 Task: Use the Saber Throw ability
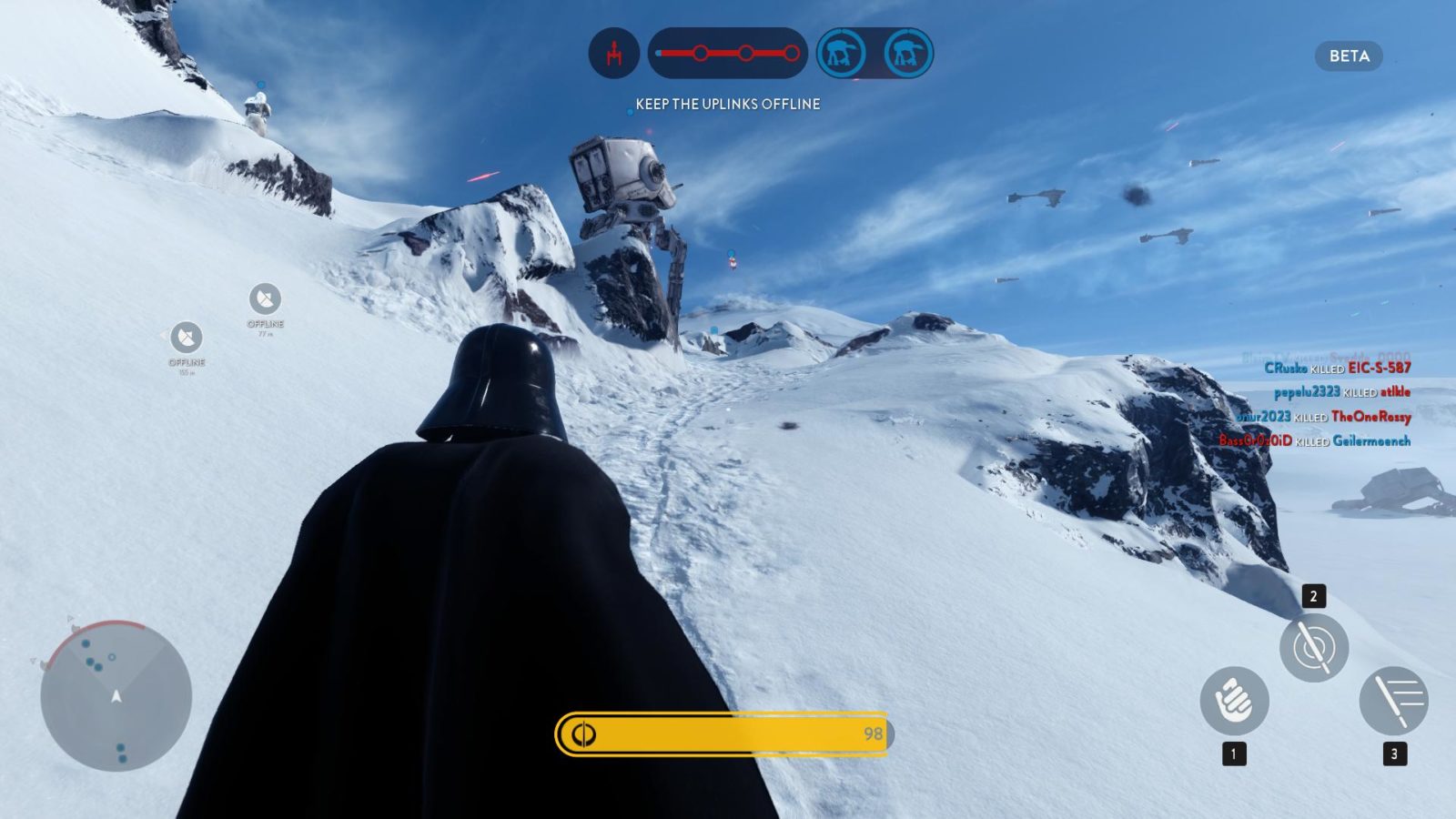click(1313, 648)
